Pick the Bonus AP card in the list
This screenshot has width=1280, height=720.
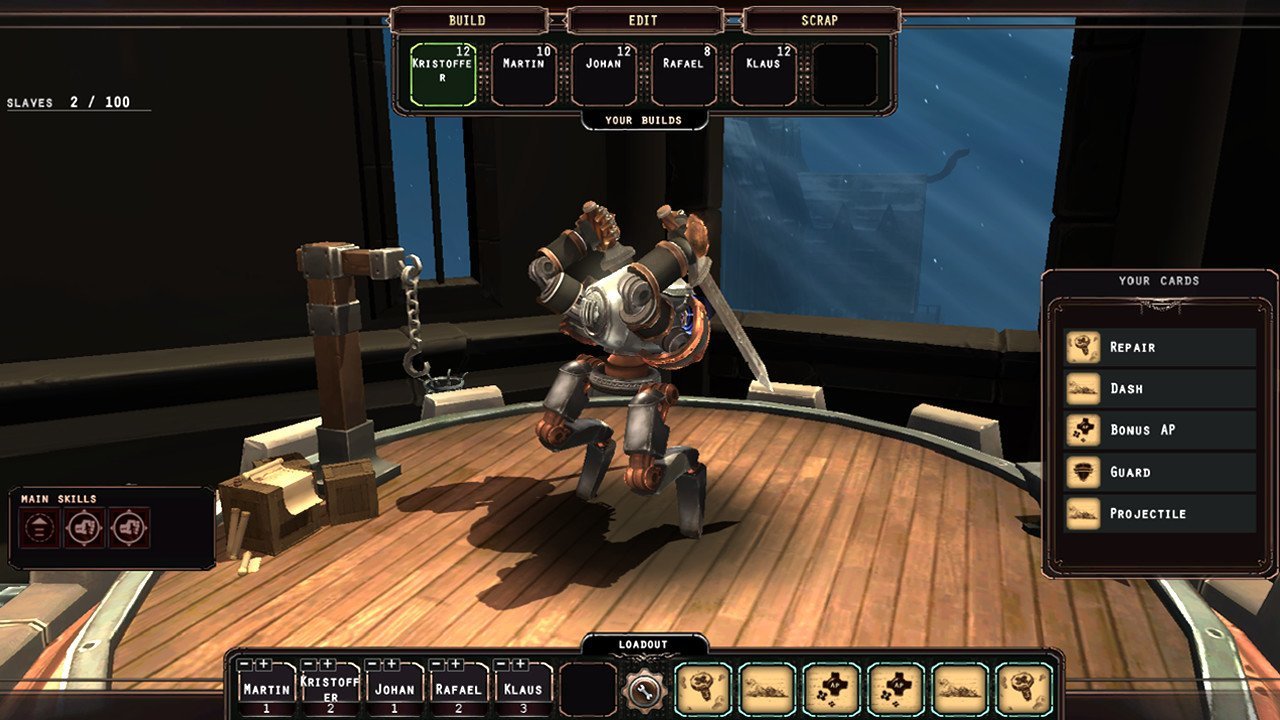1160,430
